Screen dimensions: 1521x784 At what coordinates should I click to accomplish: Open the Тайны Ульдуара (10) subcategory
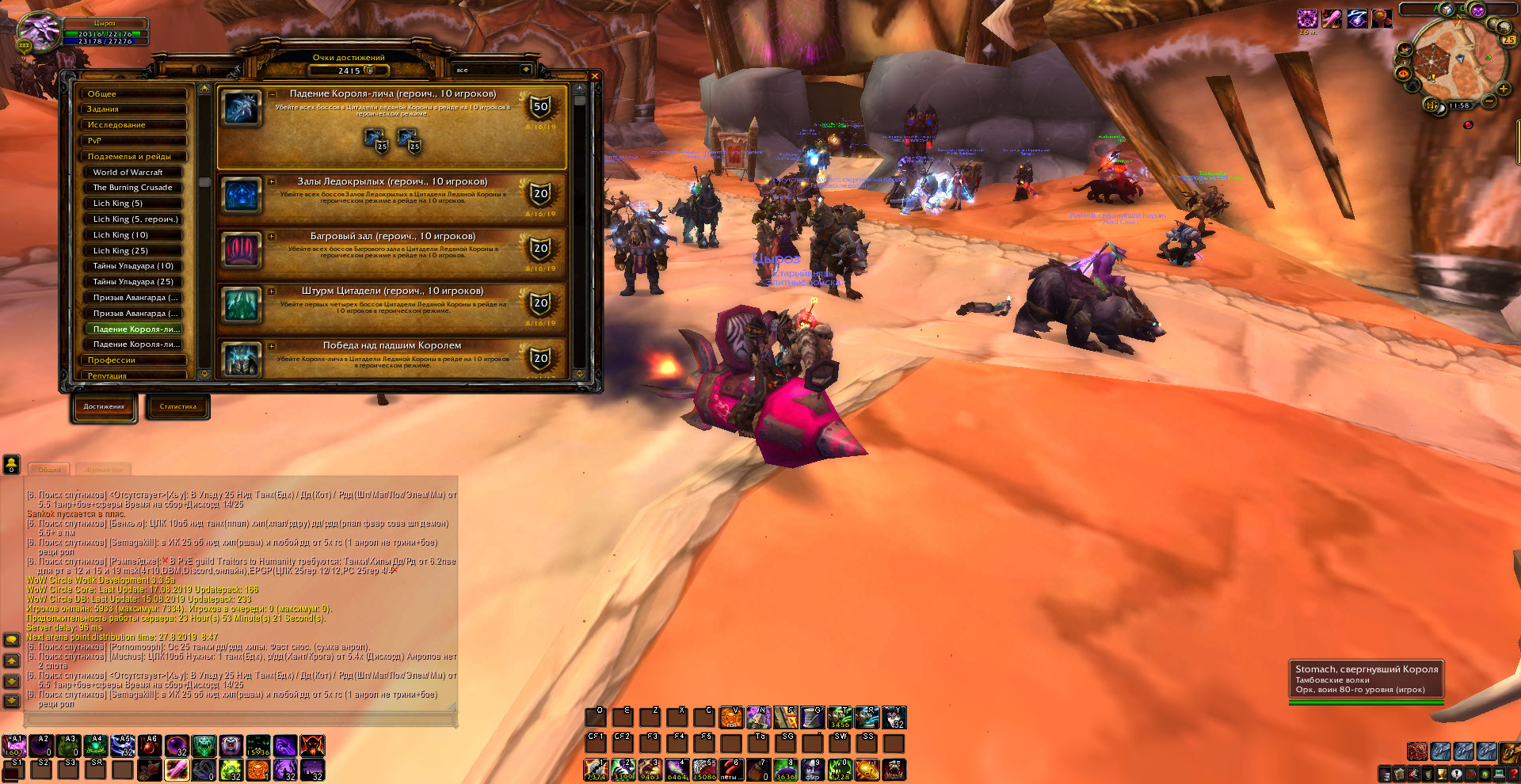(x=133, y=266)
